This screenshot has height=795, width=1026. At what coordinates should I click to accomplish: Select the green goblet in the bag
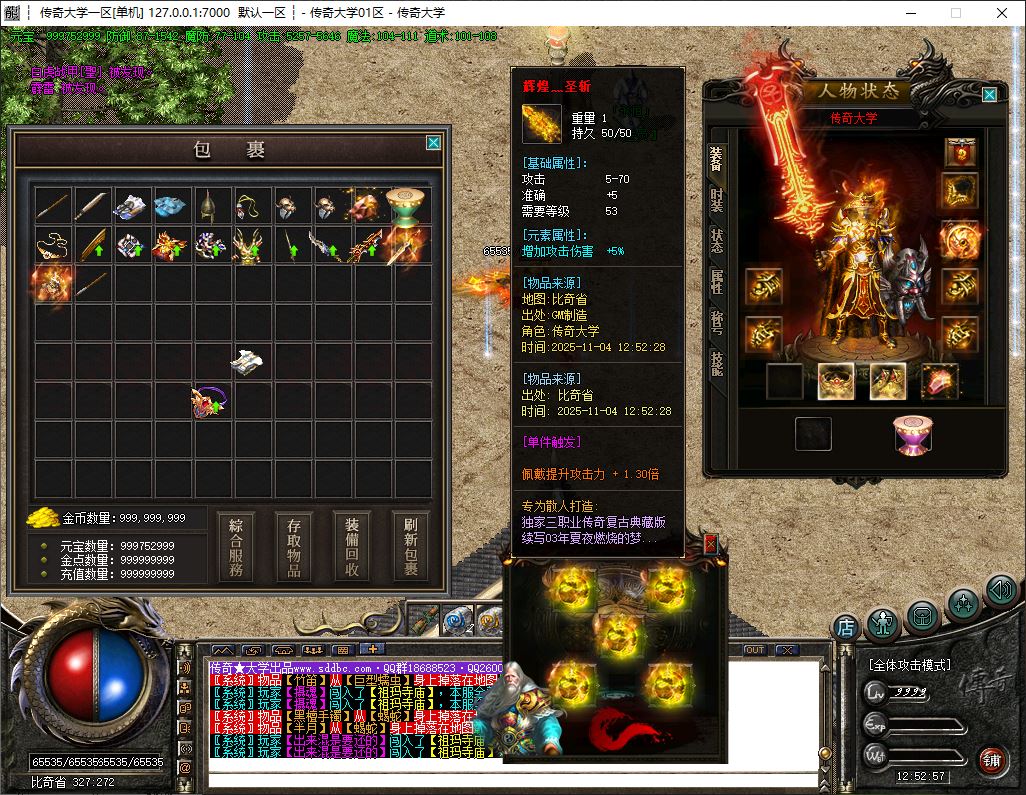(x=405, y=203)
